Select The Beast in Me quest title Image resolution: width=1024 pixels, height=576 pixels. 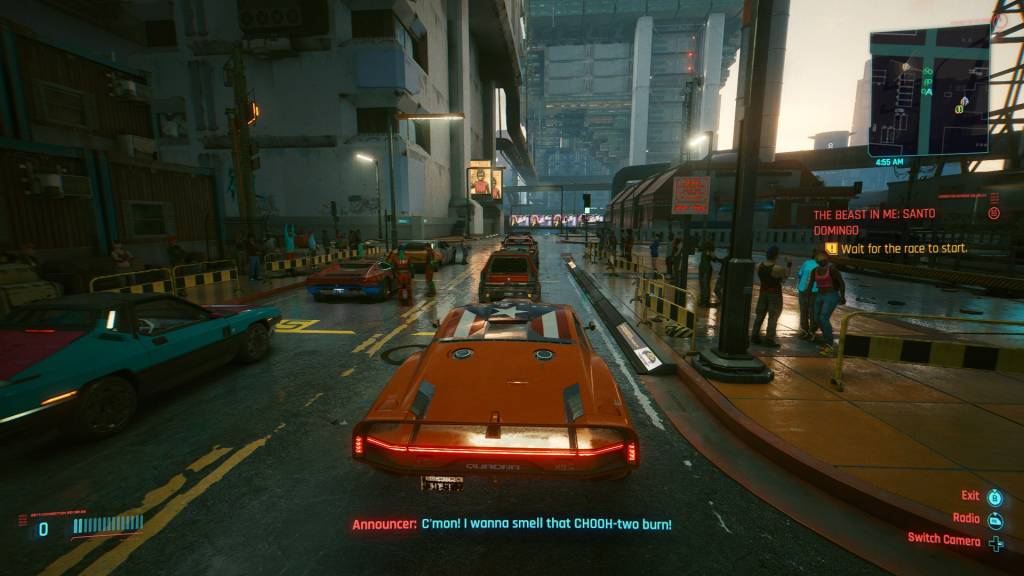879,222
